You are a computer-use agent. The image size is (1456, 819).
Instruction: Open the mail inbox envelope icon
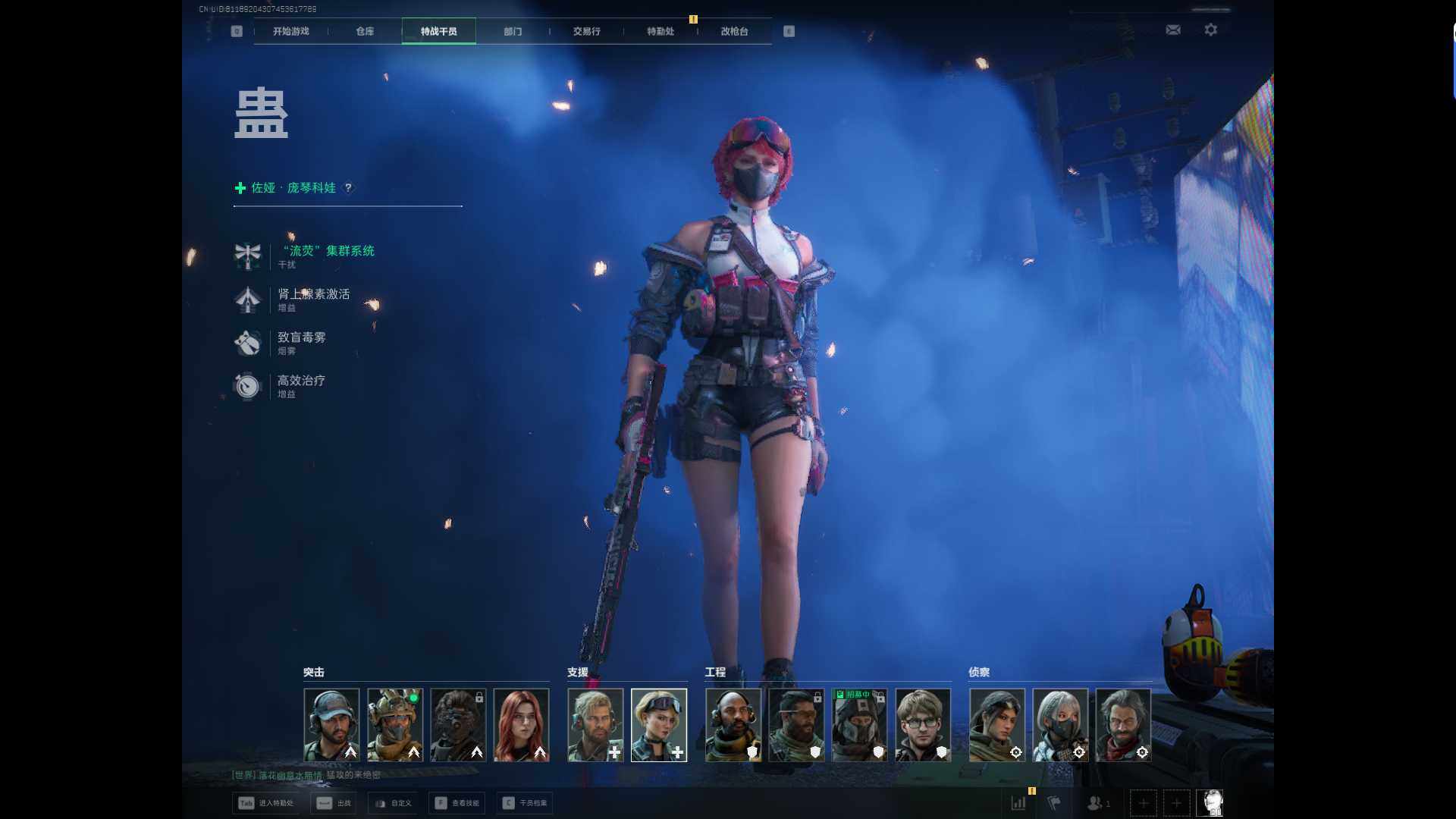tap(1172, 30)
